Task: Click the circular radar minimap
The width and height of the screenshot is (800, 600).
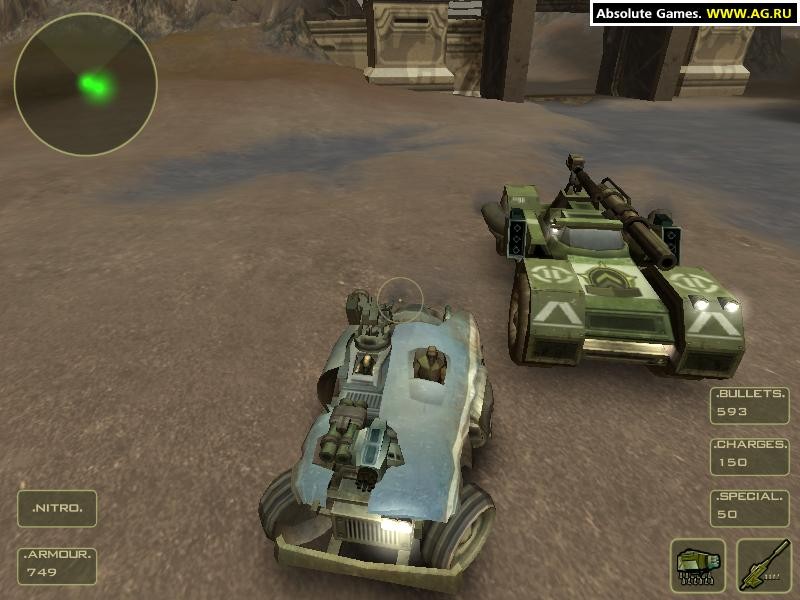Action: 85,84
